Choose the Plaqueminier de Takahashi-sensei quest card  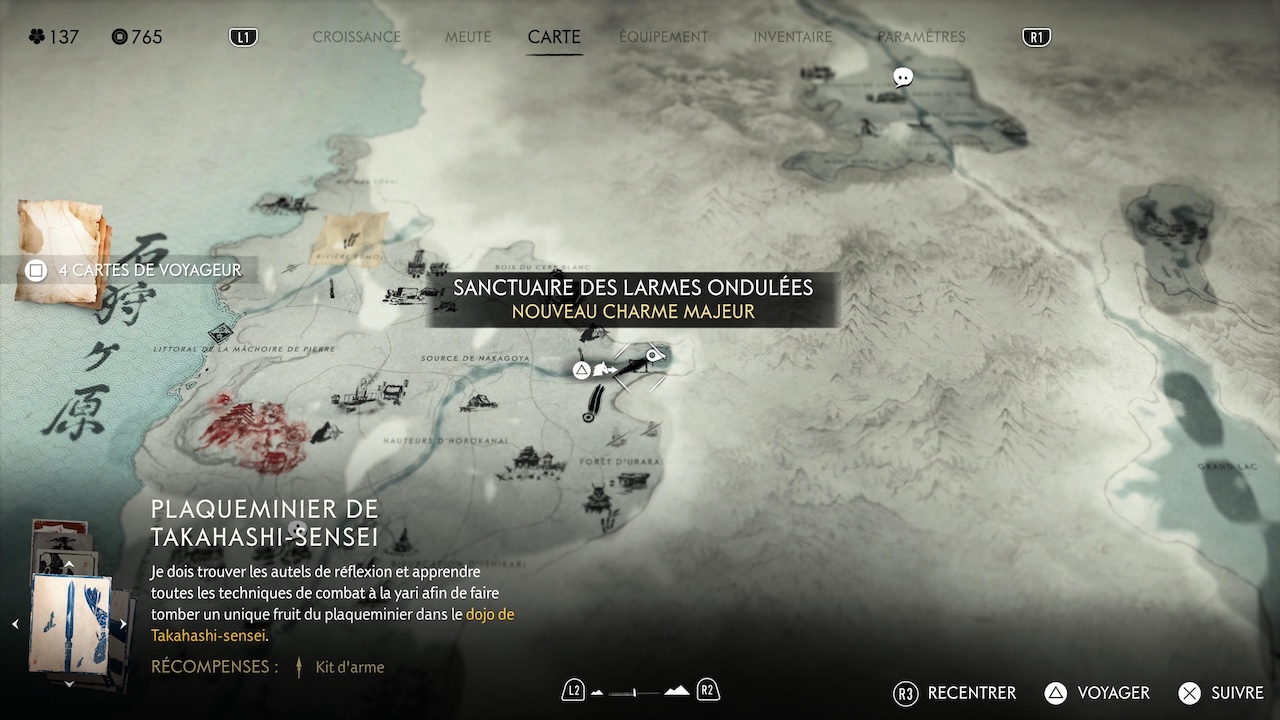tap(70, 624)
